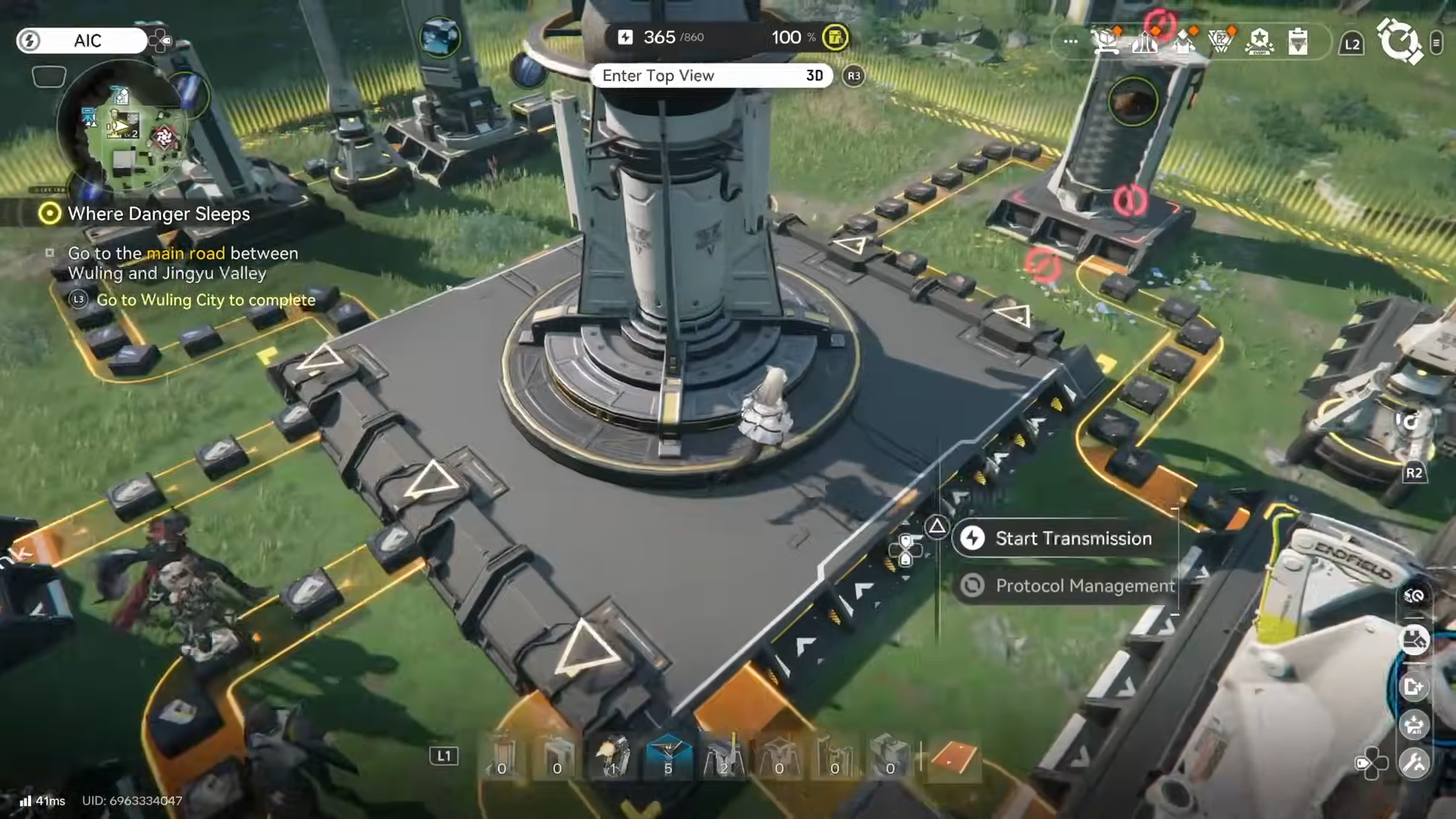Screen dimensions: 1456x819
Task: Open the Event star badge icon
Action: click(1259, 41)
